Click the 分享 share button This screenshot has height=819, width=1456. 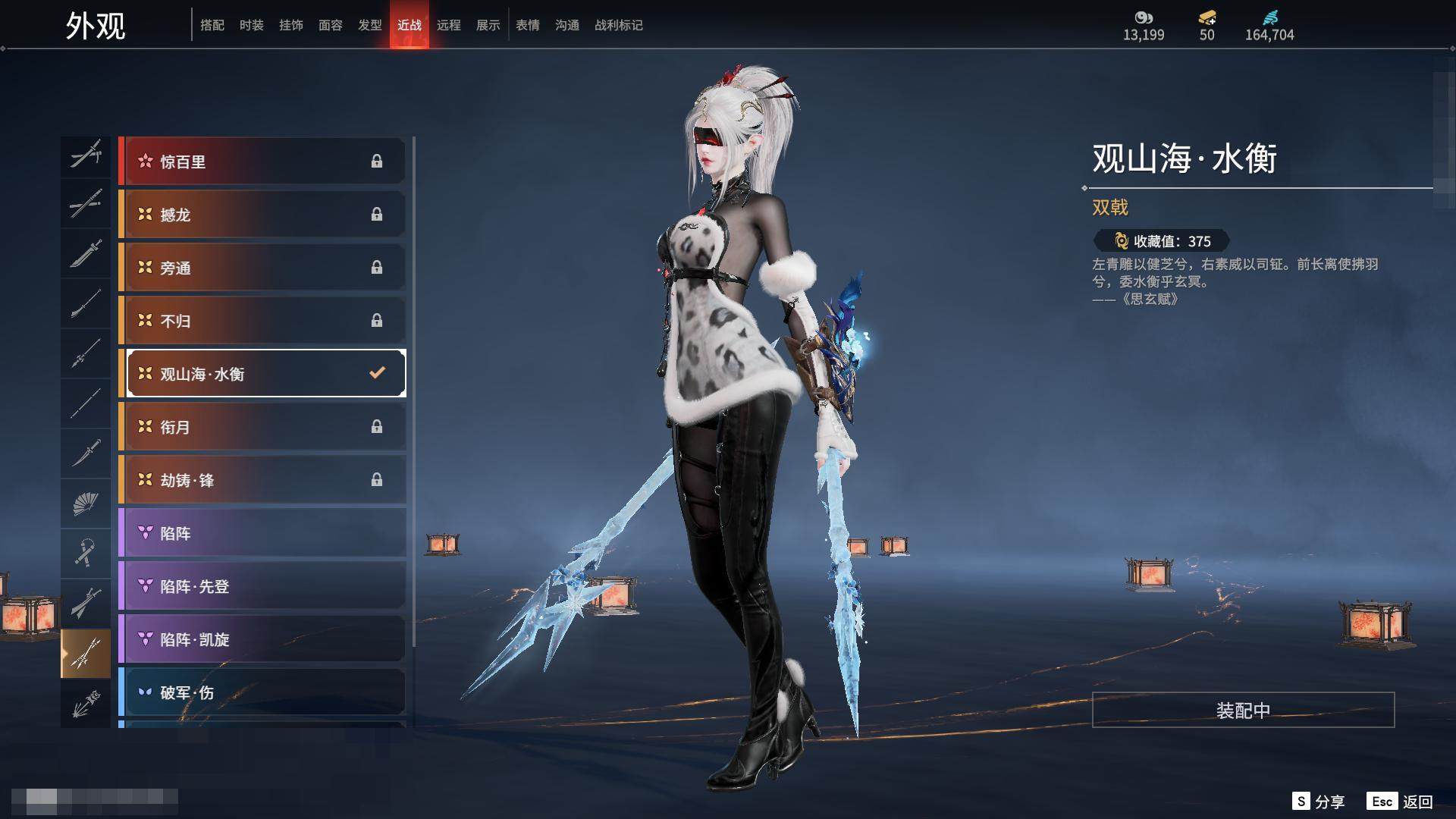tap(1319, 802)
